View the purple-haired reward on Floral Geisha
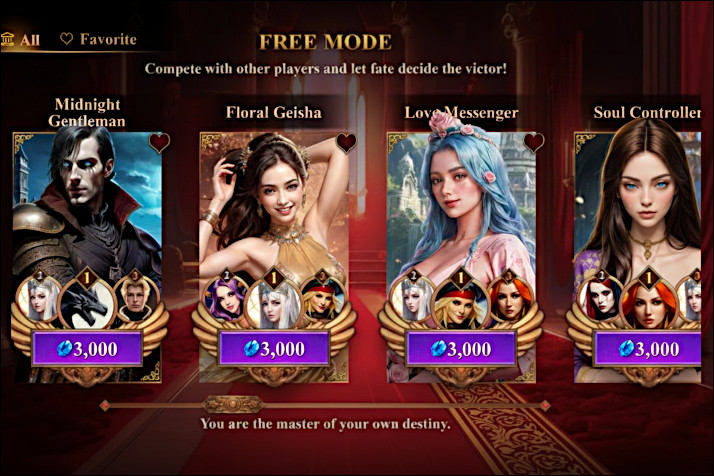The width and height of the screenshot is (714, 476). [227, 298]
